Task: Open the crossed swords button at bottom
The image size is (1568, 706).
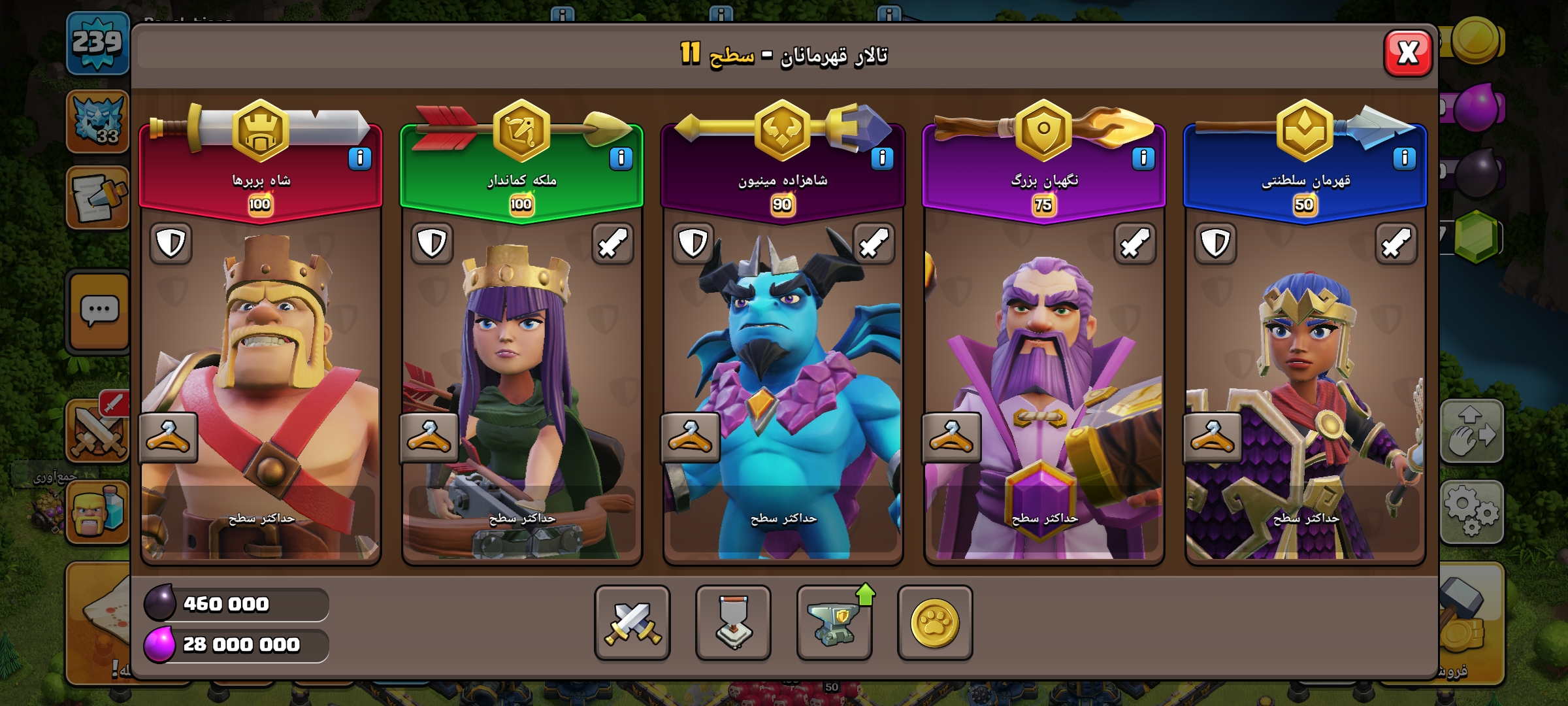Action: (632, 622)
